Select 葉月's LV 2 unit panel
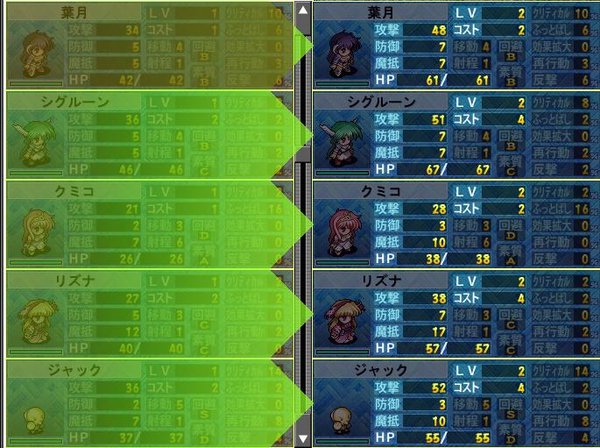The height and width of the screenshot is (448, 600). [x=455, y=46]
